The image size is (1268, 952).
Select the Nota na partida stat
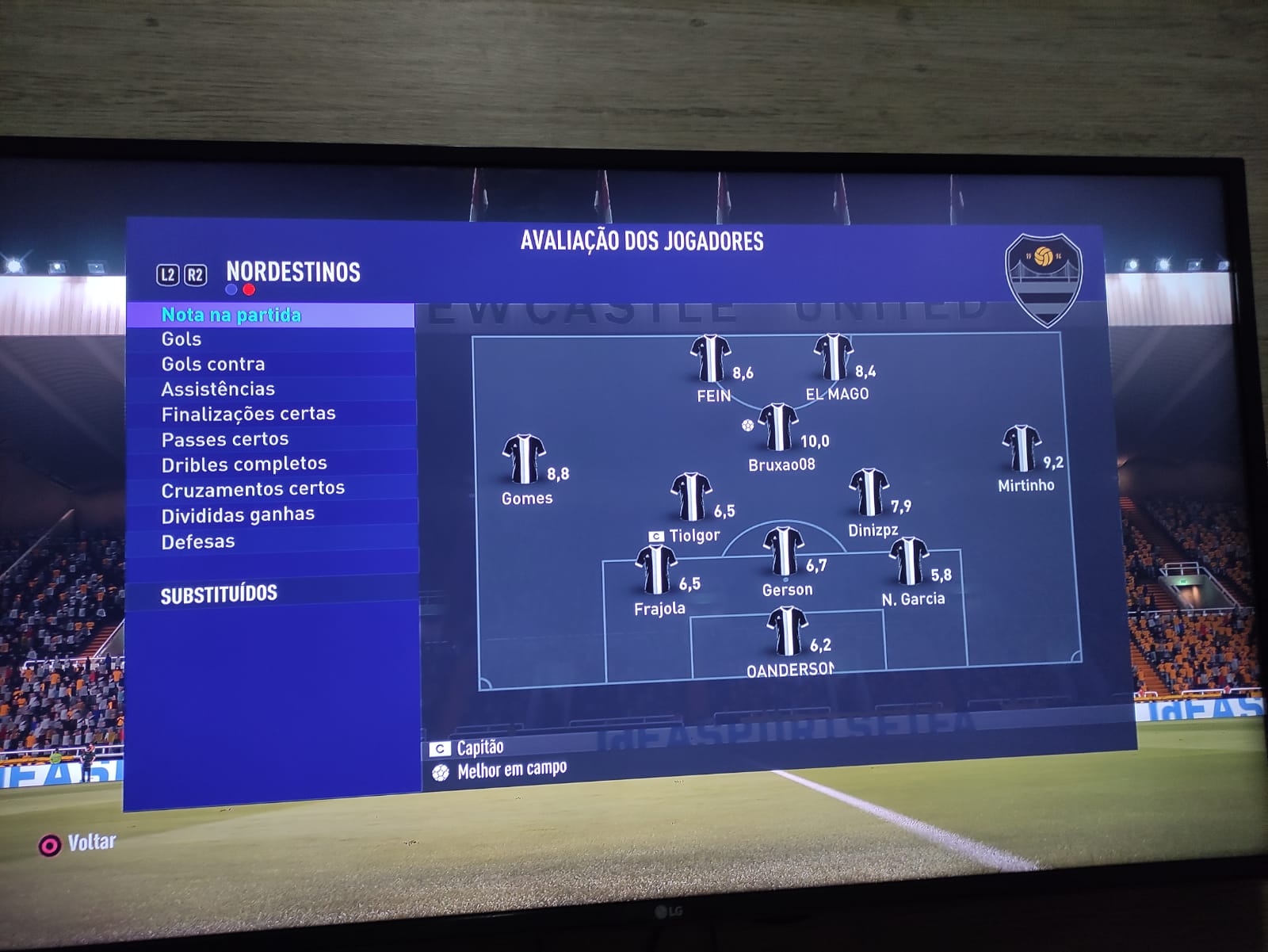pyautogui.click(x=231, y=315)
